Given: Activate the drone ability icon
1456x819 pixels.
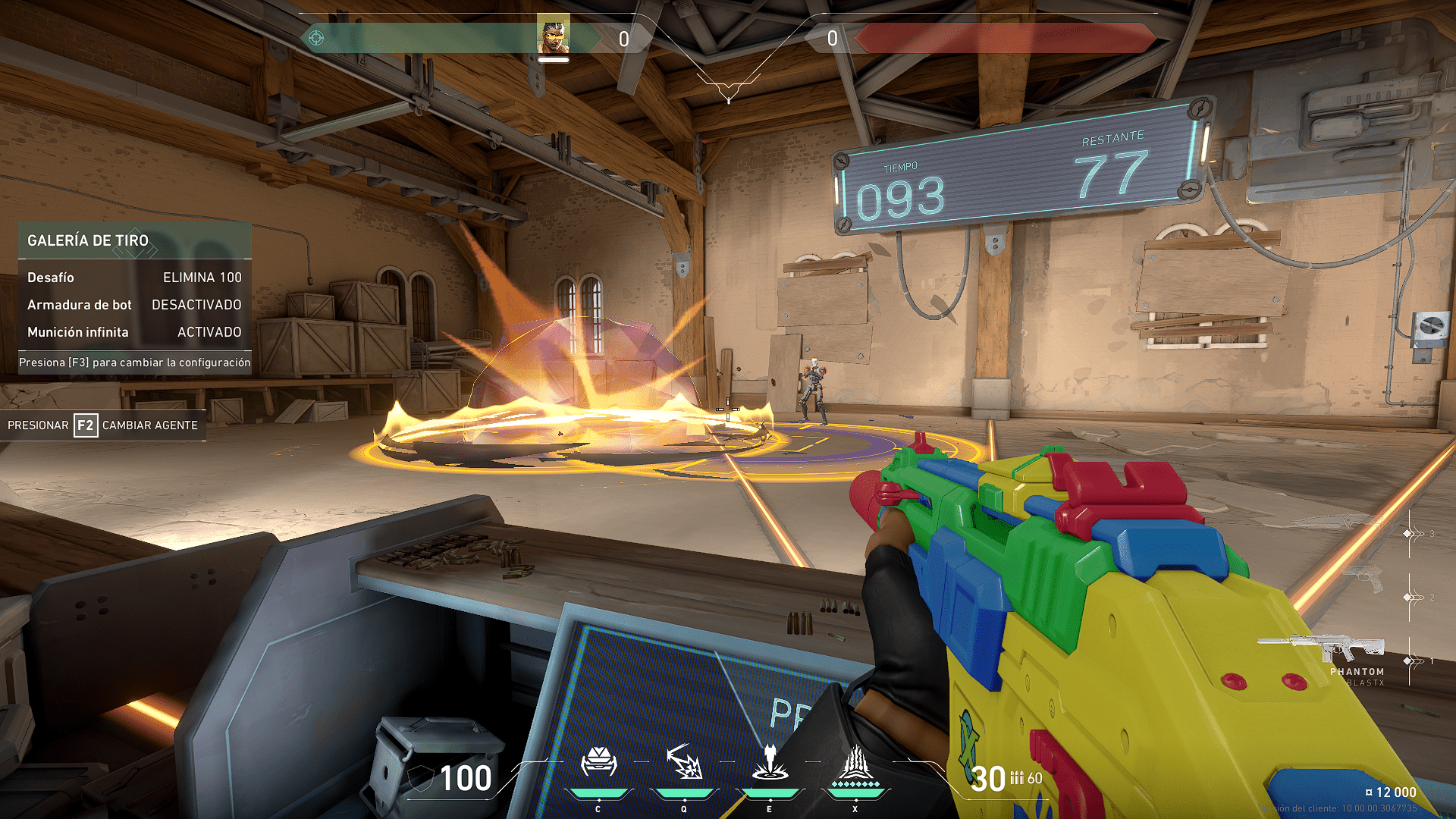Looking at the screenshot, I should click(x=598, y=763).
